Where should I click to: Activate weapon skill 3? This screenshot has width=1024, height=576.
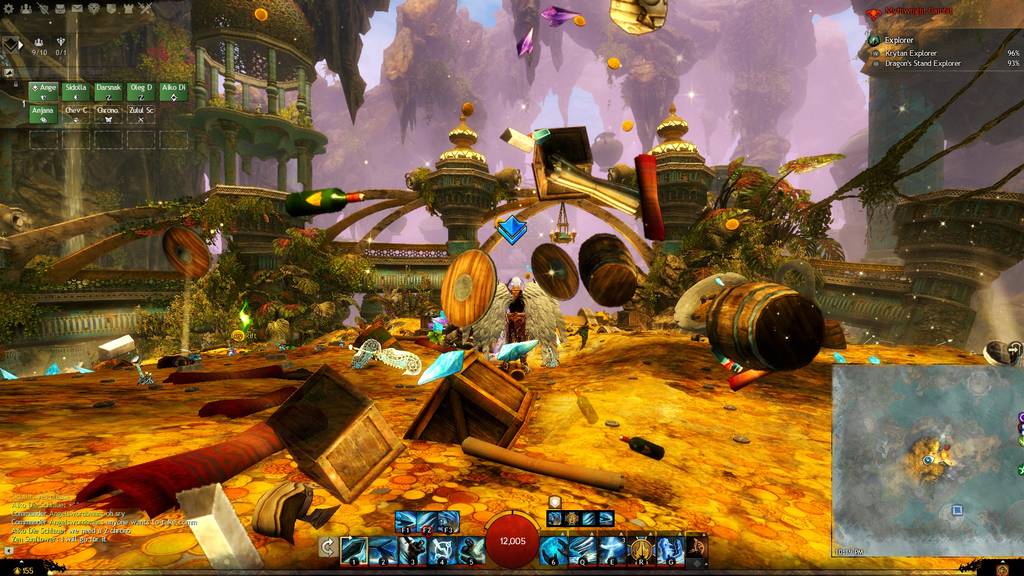click(x=411, y=549)
